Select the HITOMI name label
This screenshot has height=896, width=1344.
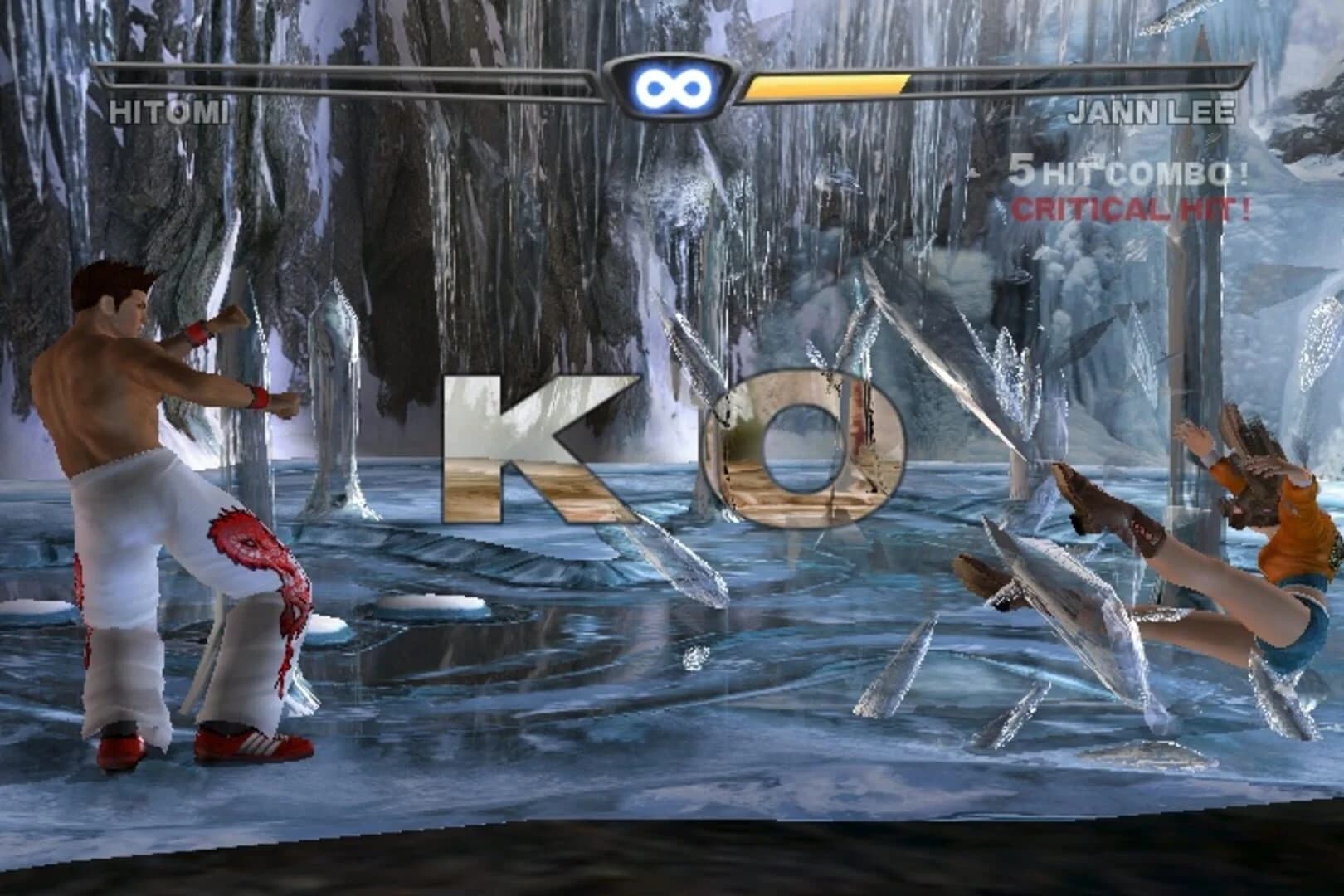169,113
